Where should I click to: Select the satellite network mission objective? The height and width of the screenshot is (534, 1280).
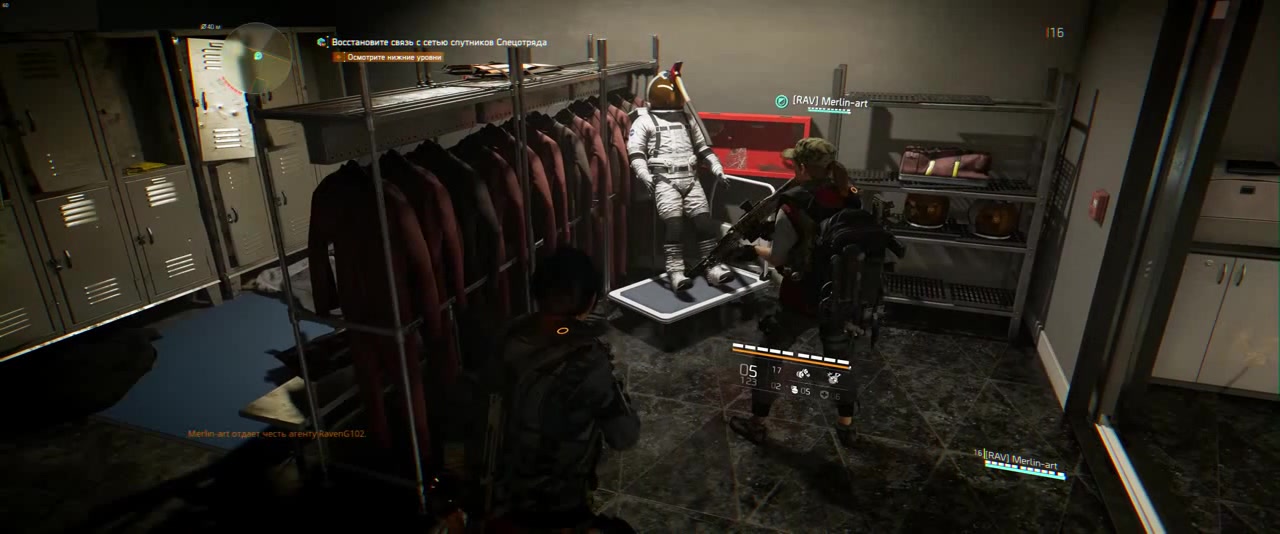pos(438,42)
